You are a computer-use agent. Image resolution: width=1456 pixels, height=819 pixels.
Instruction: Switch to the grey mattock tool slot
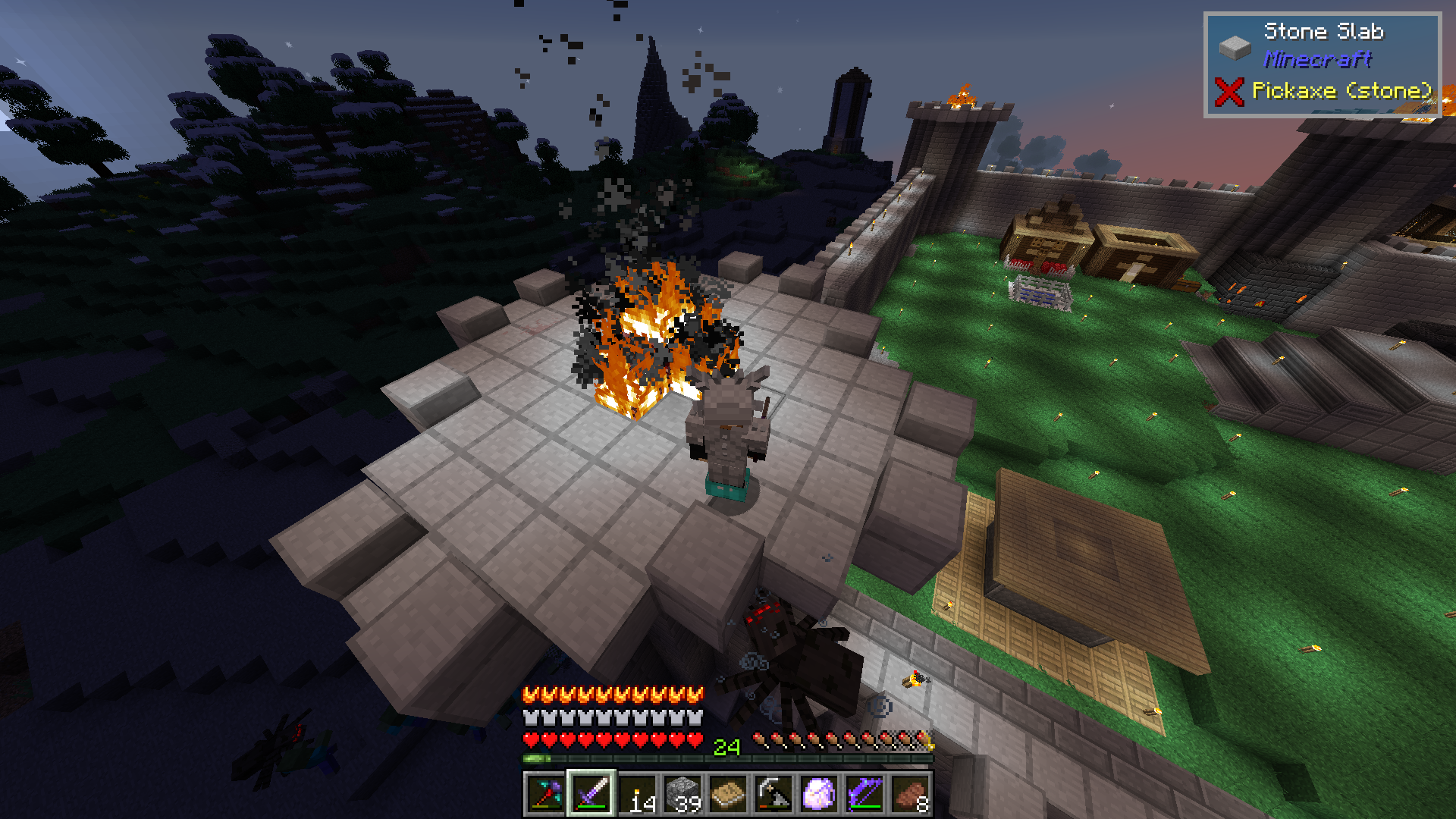[773, 794]
